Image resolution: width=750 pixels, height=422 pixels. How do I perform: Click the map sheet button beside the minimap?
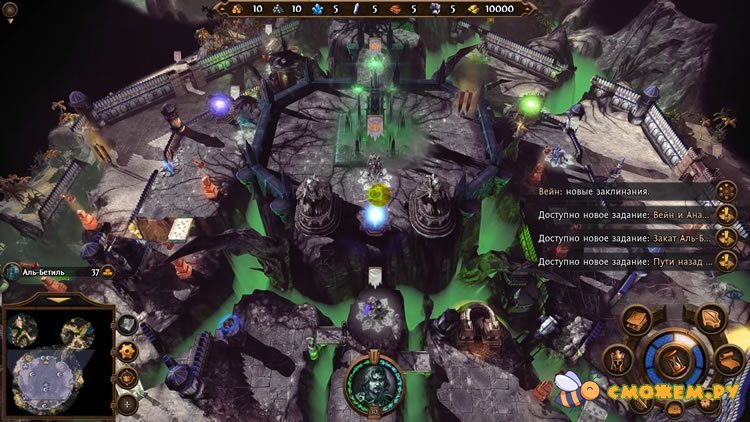127,326
